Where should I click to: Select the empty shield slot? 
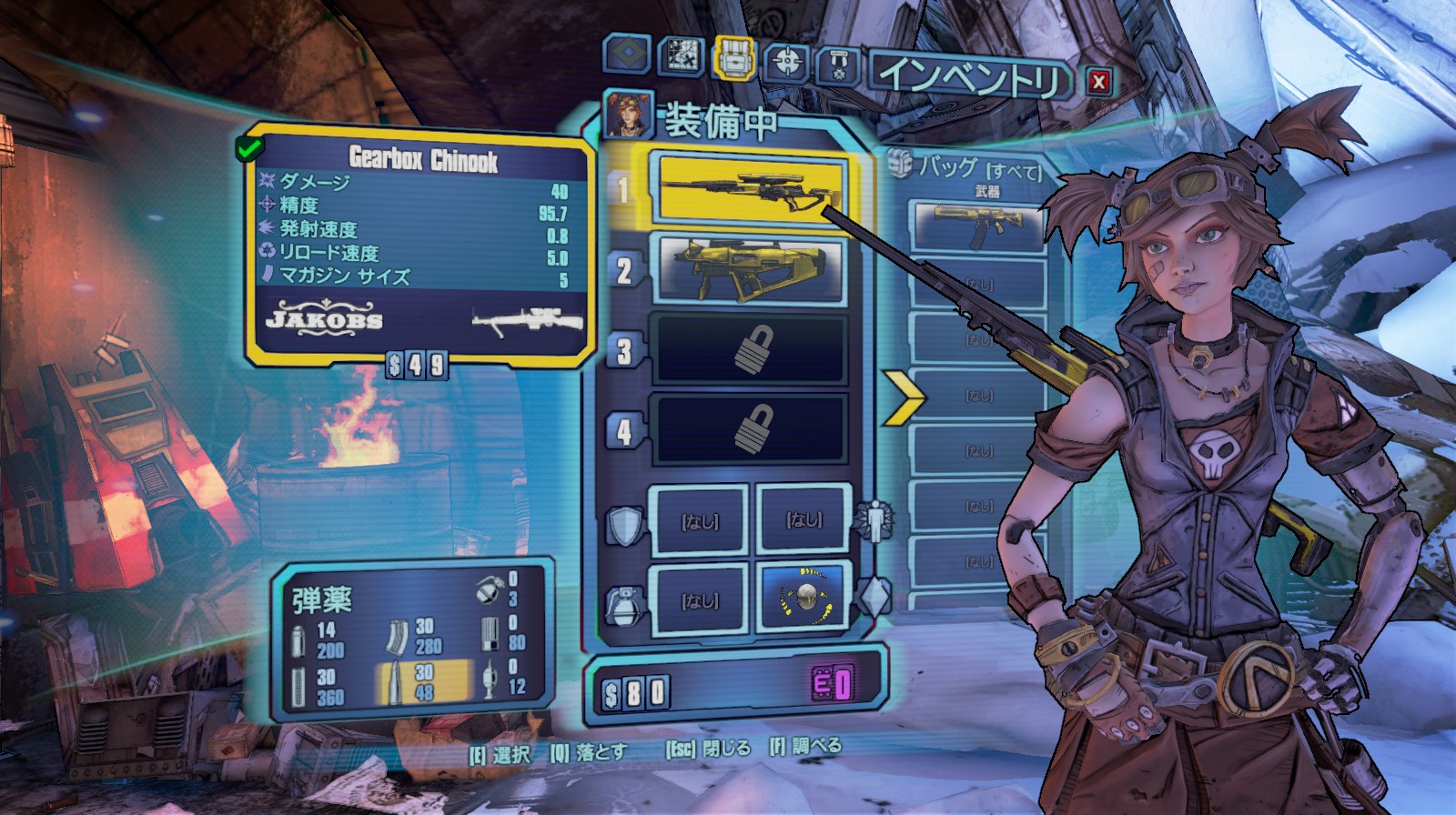(699, 520)
